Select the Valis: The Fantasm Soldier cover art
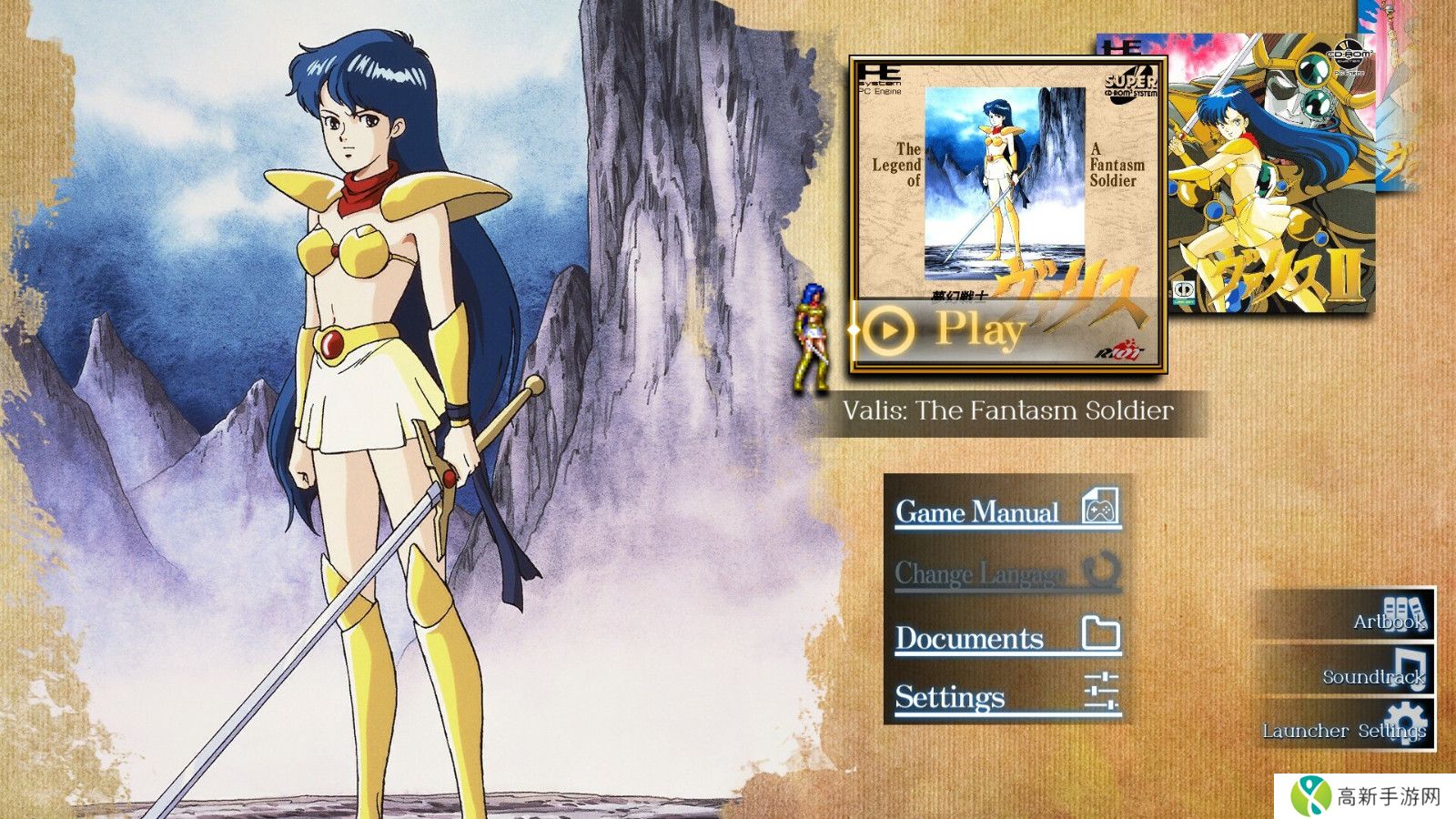Viewport: 1456px width, 819px height. (1006, 182)
